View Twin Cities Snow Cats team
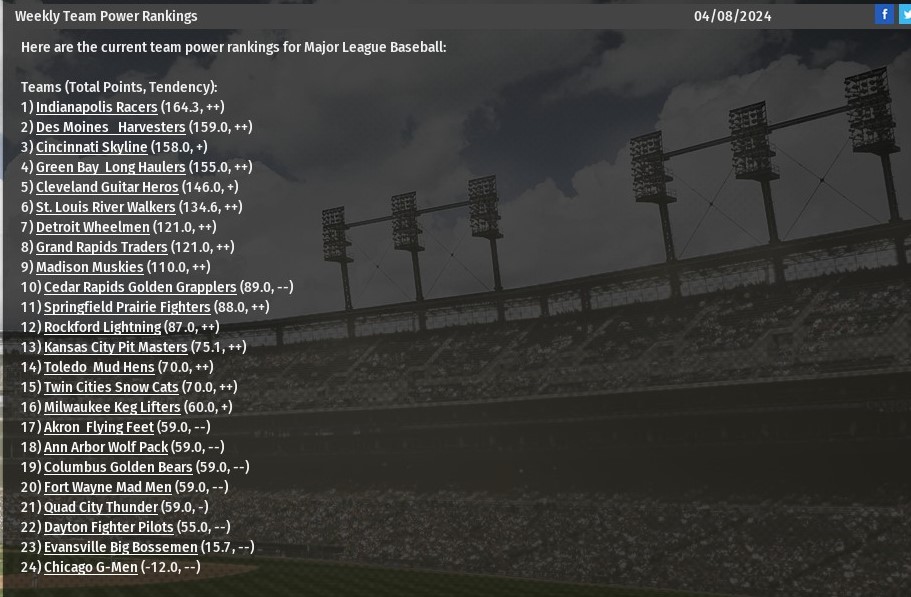The height and width of the screenshot is (597, 911). pyautogui.click(x=111, y=387)
